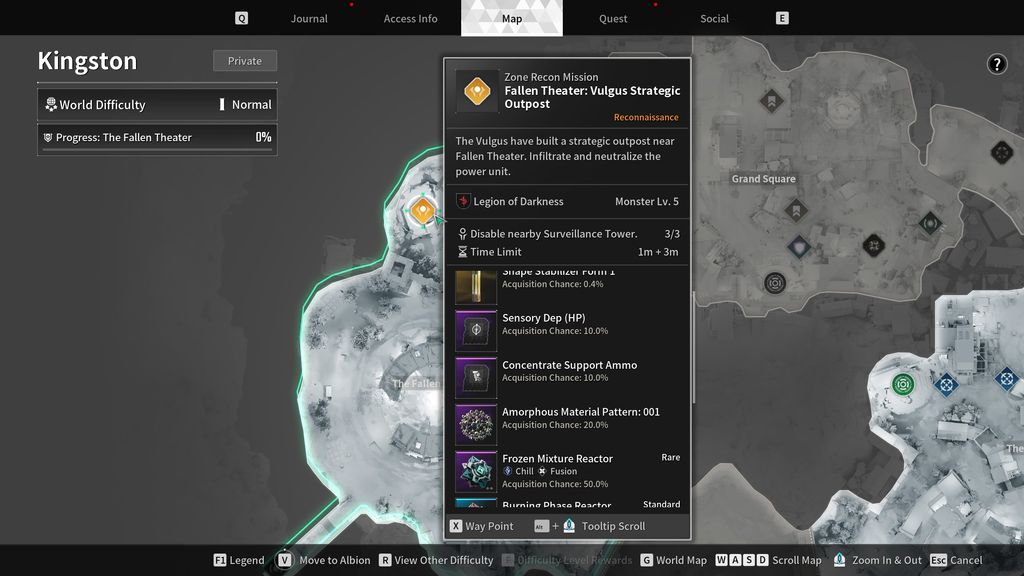The width and height of the screenshot is (1024, 576).
Task: Go to the Social tab
Action: click(x=714, y=19)
